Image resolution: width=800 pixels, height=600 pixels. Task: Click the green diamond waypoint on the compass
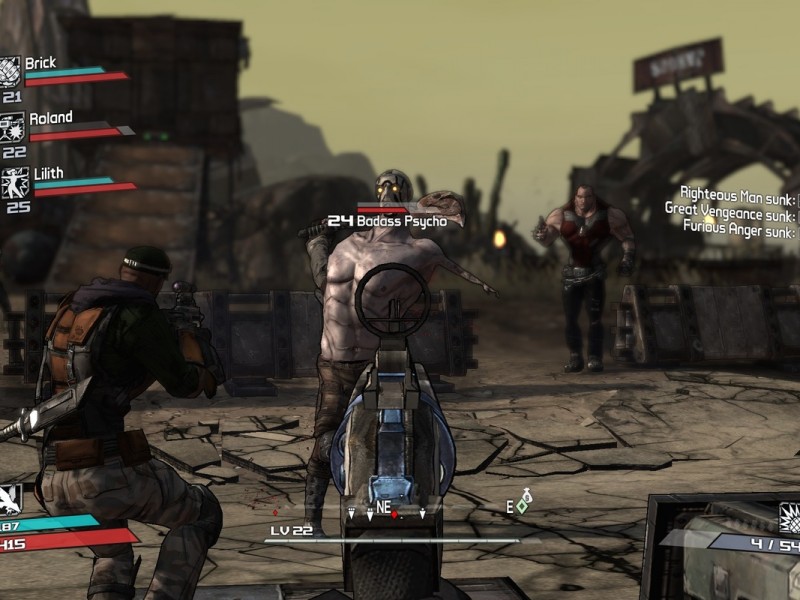coord(521,507)
